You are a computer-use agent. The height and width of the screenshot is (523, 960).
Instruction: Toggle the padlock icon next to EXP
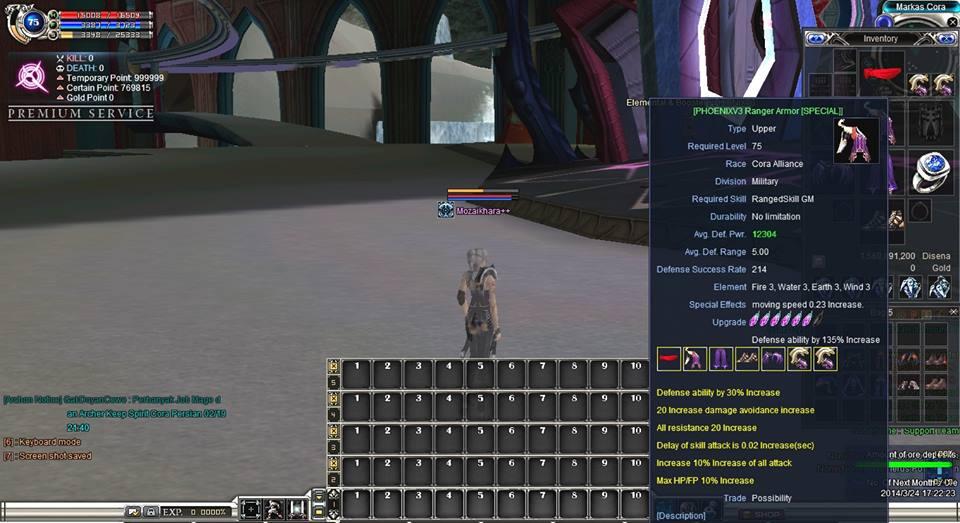(150, 512)
